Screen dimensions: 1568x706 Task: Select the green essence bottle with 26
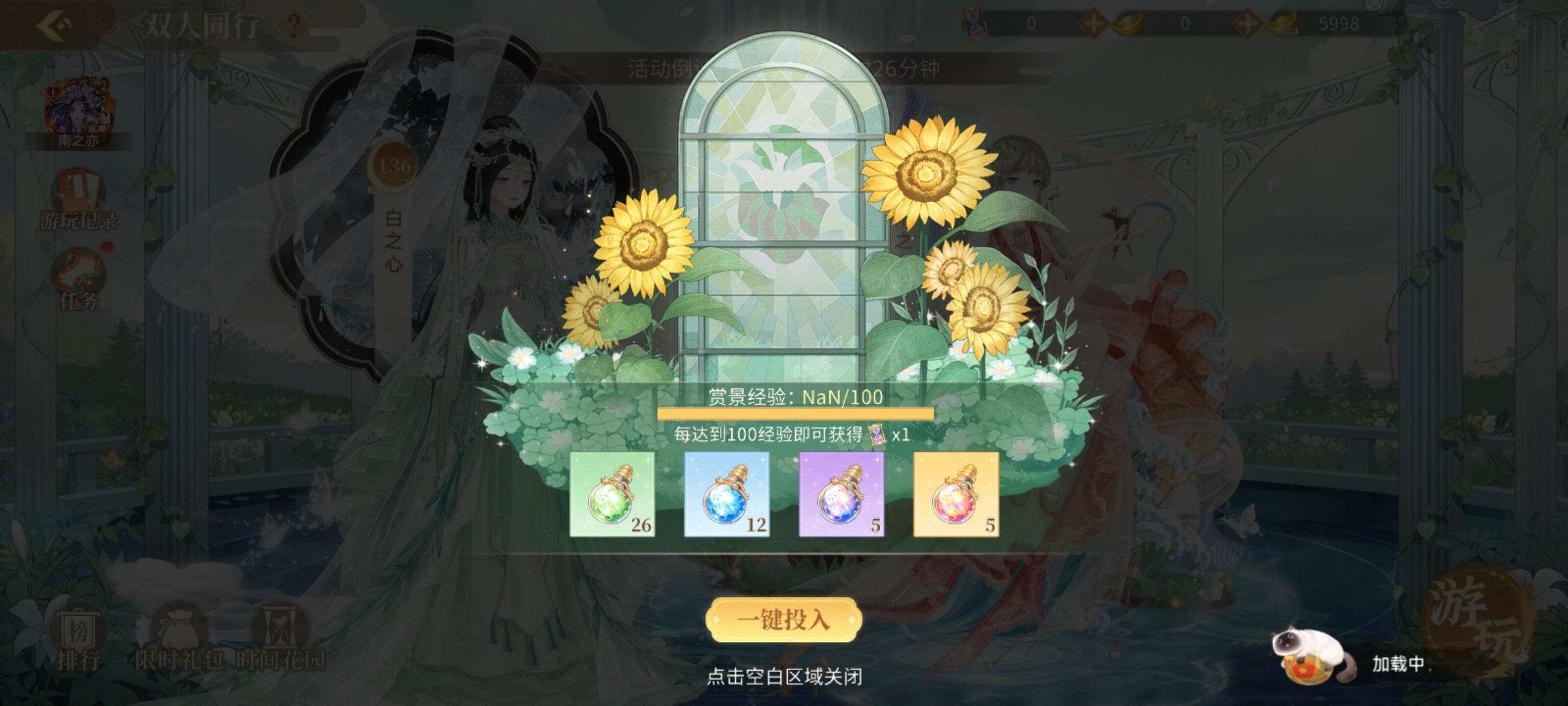(612, 494)
